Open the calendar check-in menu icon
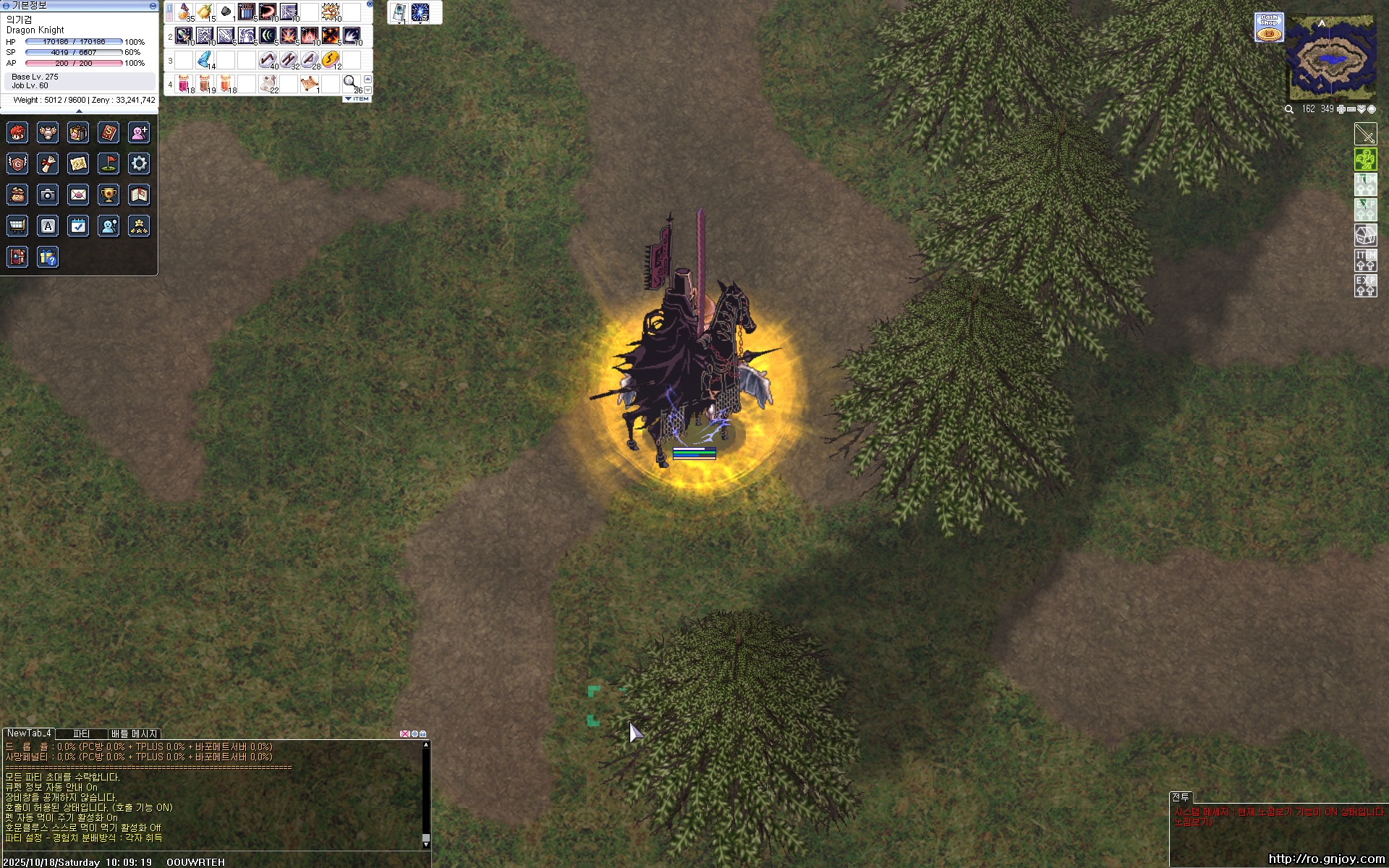 (78, 226)
